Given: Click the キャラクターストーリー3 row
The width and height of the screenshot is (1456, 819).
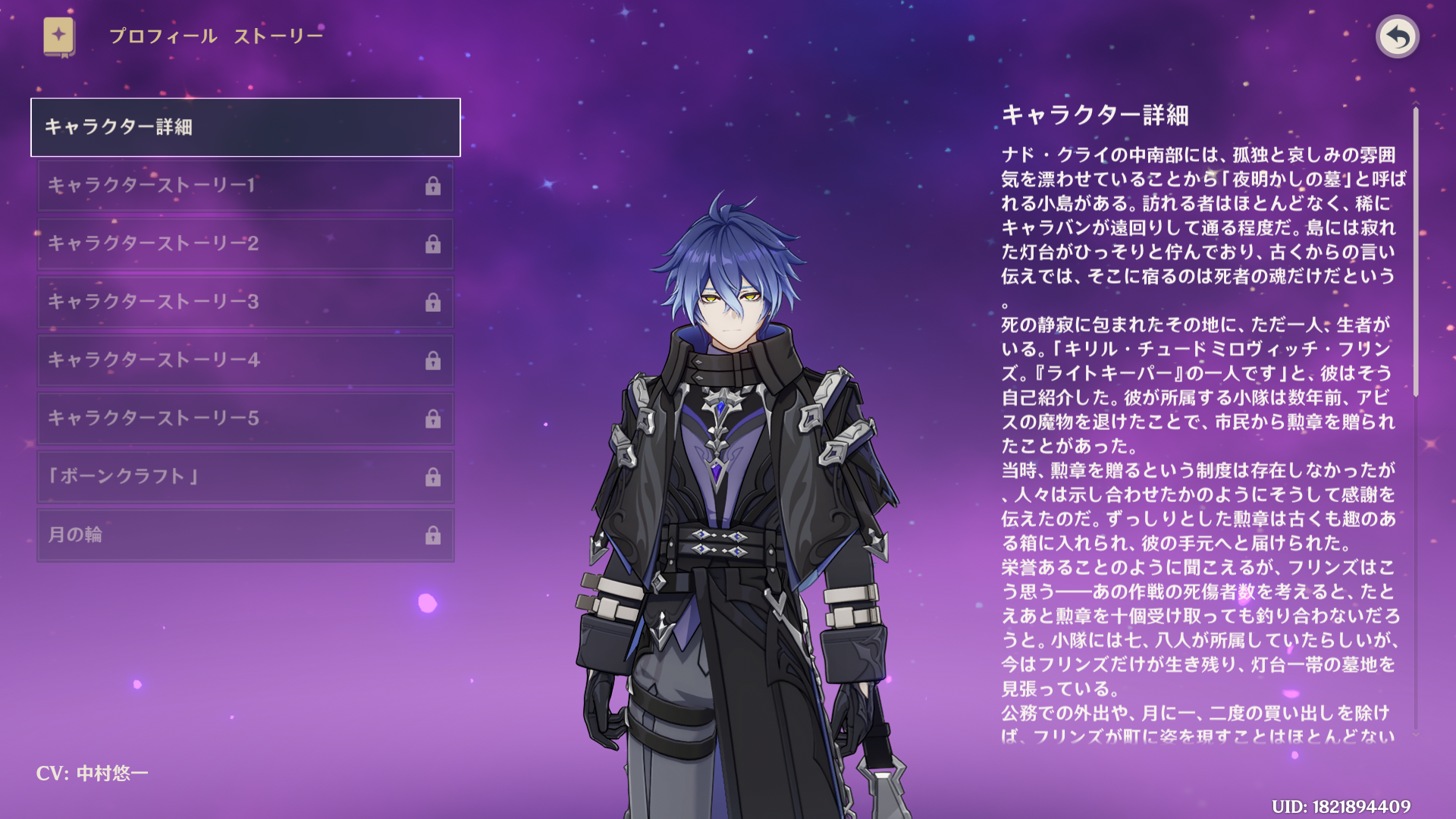Looking at the screenshot, I should coord(245,302).
